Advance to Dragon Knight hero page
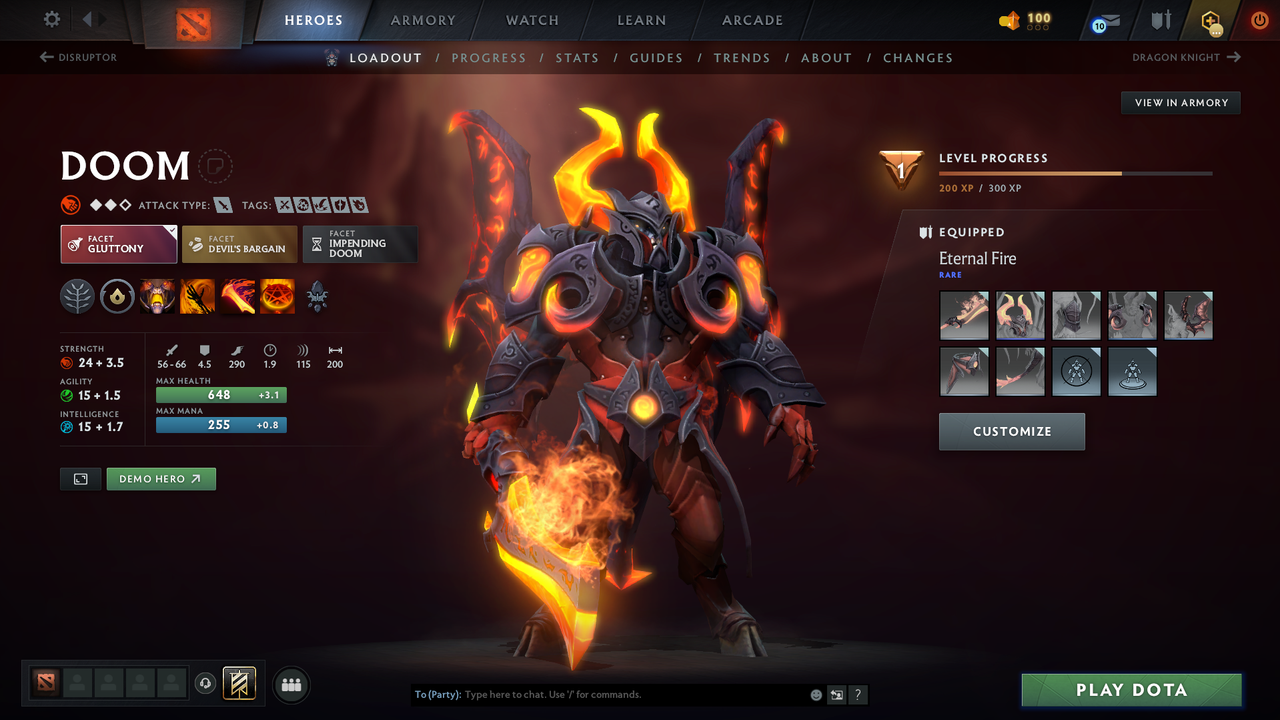 click(1185, 58)
